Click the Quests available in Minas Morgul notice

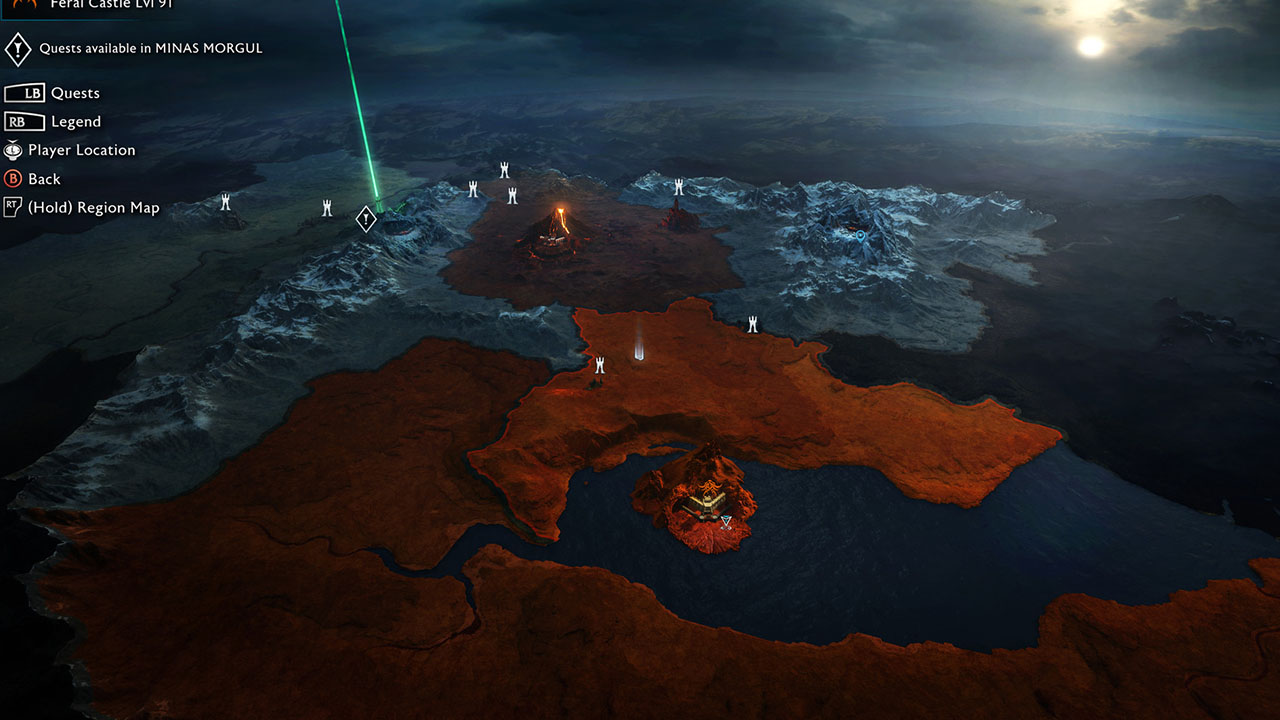coord(150,48)
